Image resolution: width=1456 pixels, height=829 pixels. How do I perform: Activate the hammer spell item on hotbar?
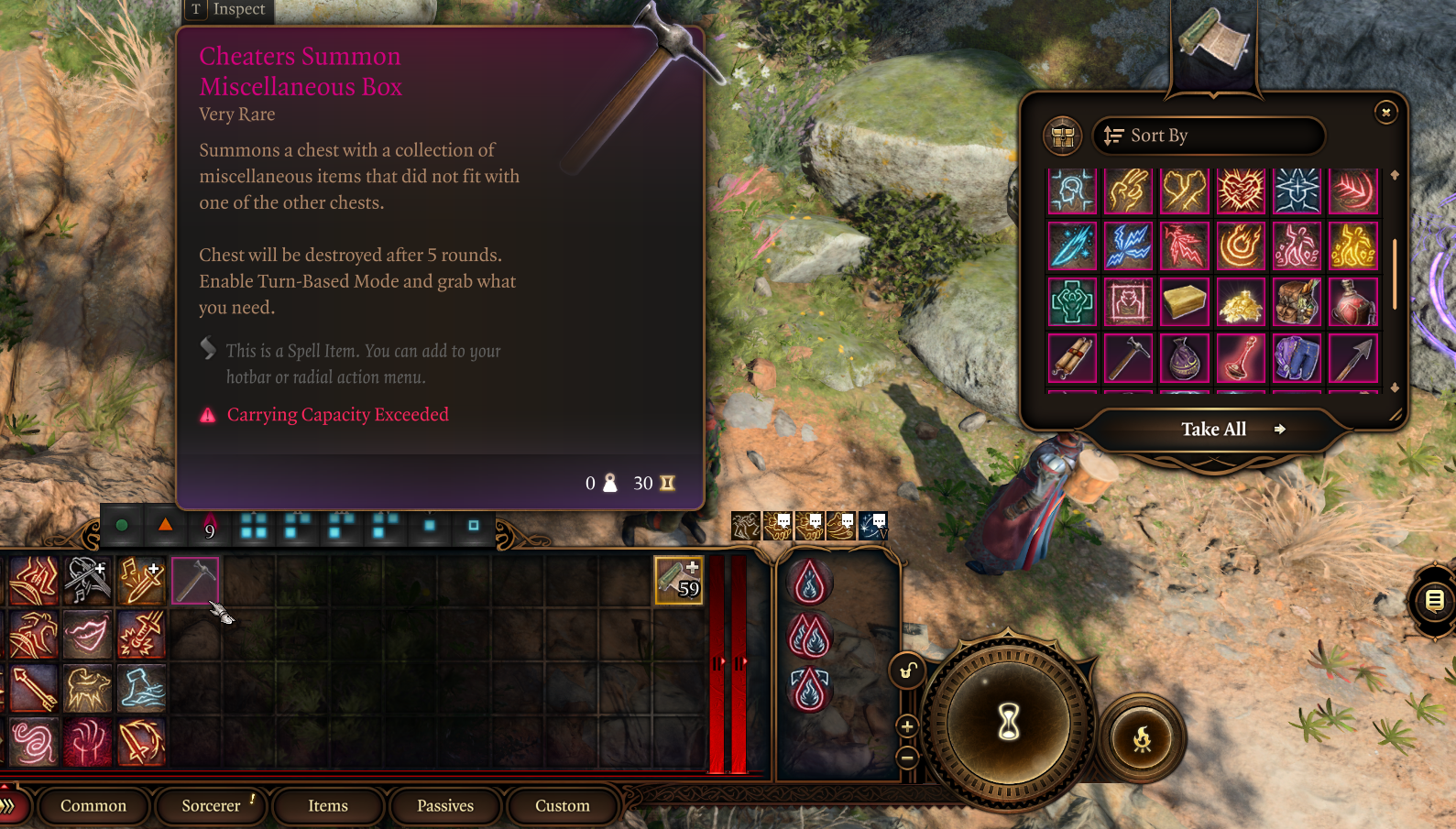195,580
